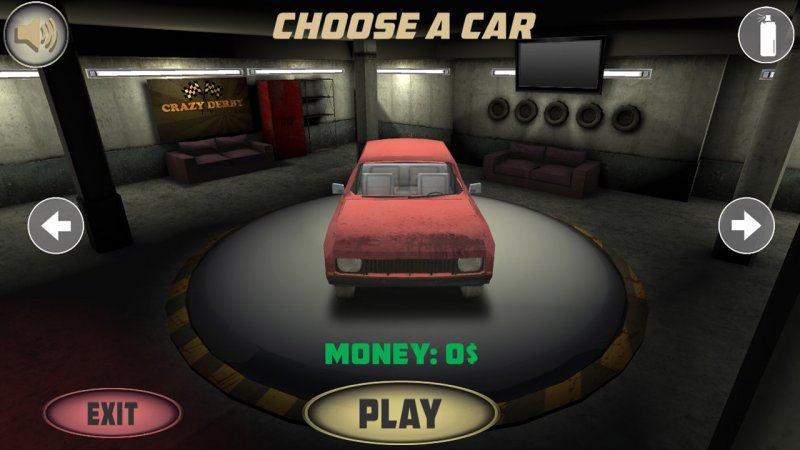Click the red EXIT button

tap(112, 412)
